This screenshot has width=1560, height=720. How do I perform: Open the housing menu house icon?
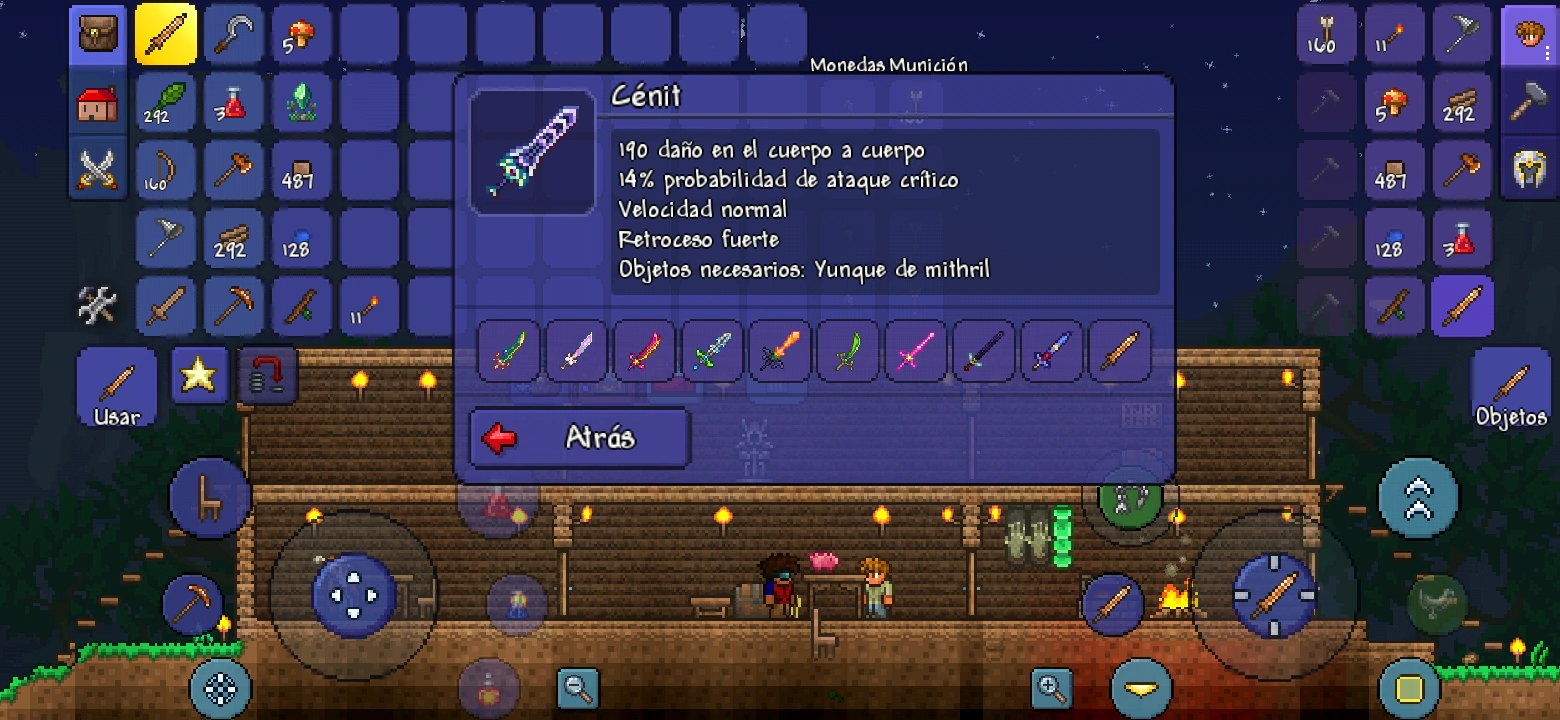(x=97, y=100)
